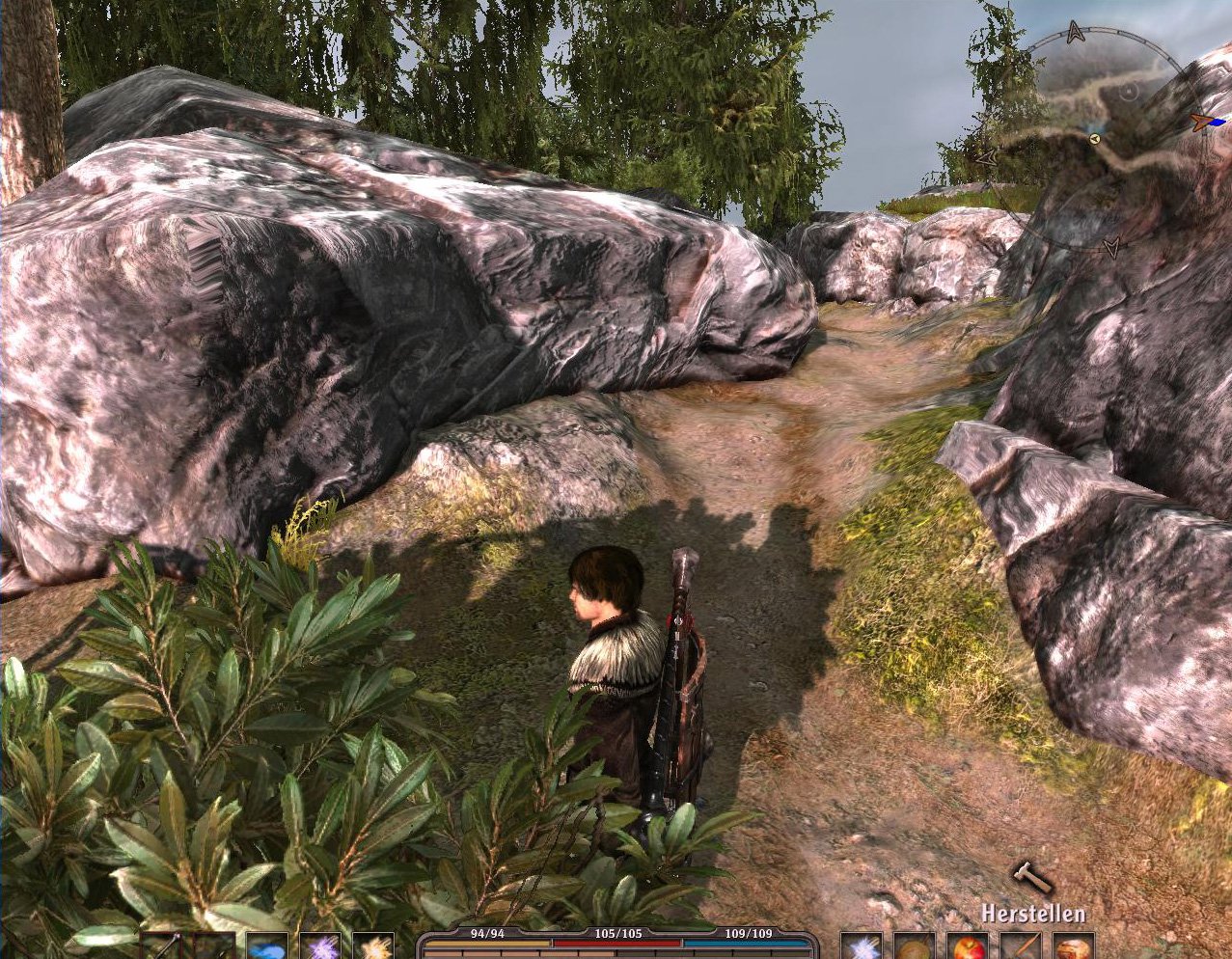1232x959 pixels.
Task: Click the orange quest arrow on minimap
Action: pyautogui.click(x=1200, y=122)
